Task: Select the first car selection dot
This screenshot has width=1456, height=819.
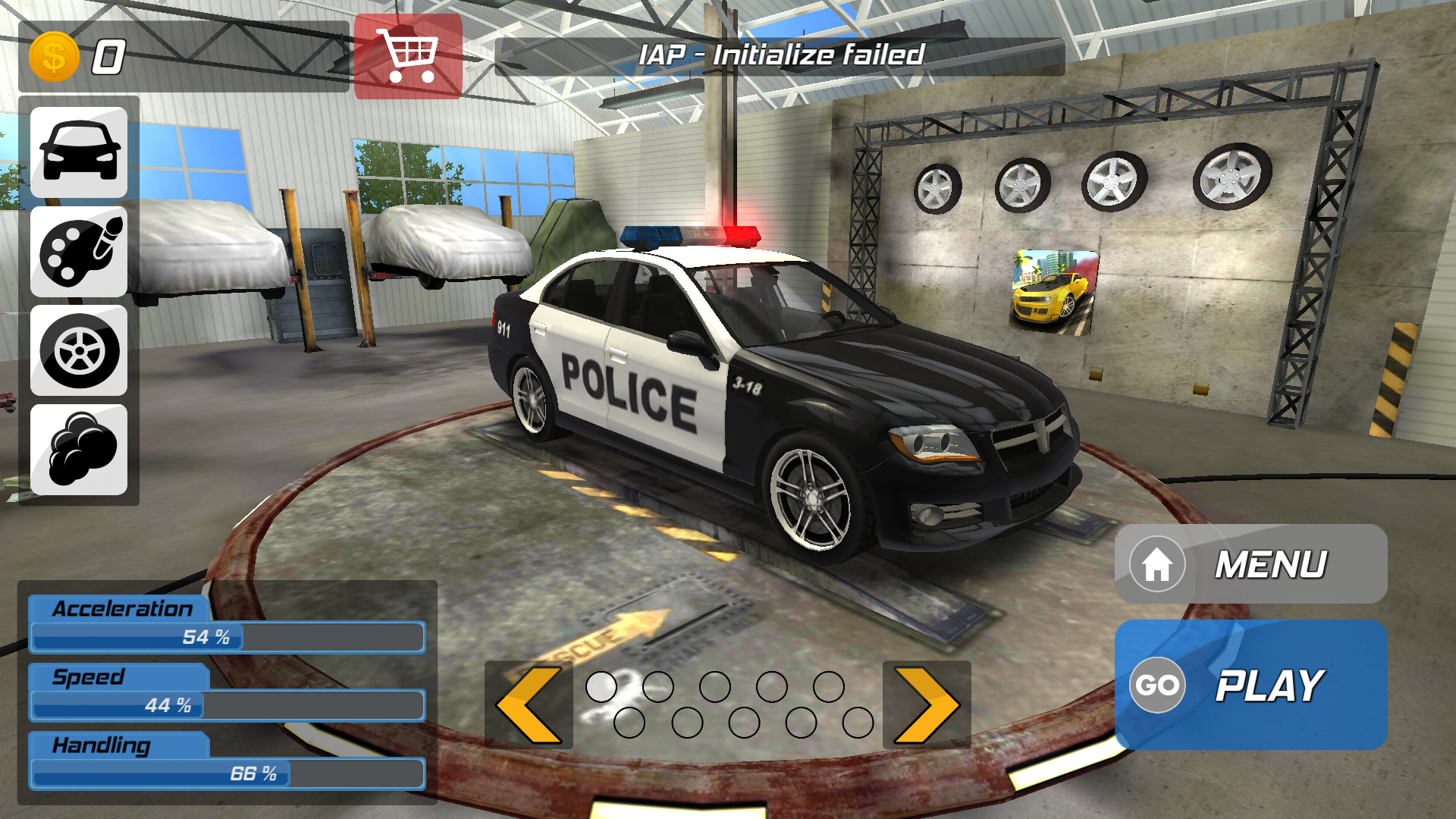Action: click(x=601, y=686)
